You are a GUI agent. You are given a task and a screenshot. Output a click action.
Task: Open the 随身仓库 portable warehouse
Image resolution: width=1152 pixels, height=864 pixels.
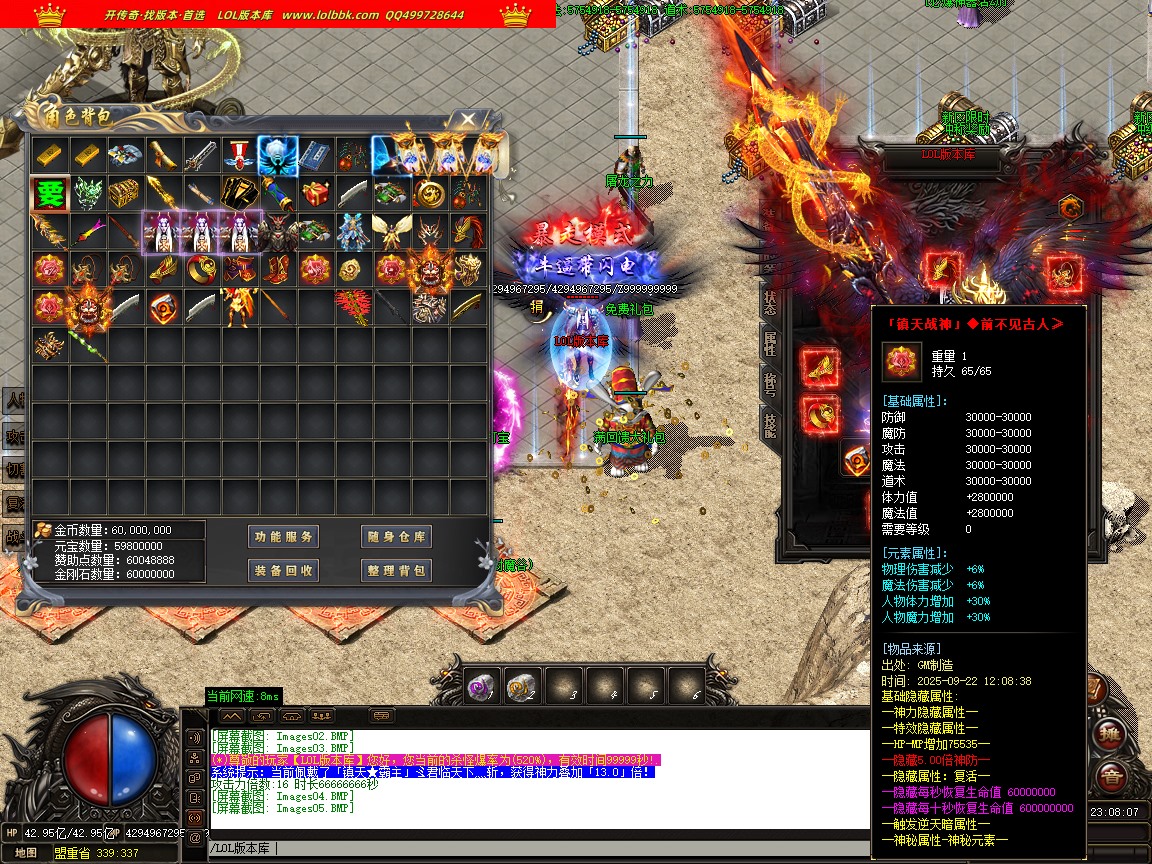point(397,537)
